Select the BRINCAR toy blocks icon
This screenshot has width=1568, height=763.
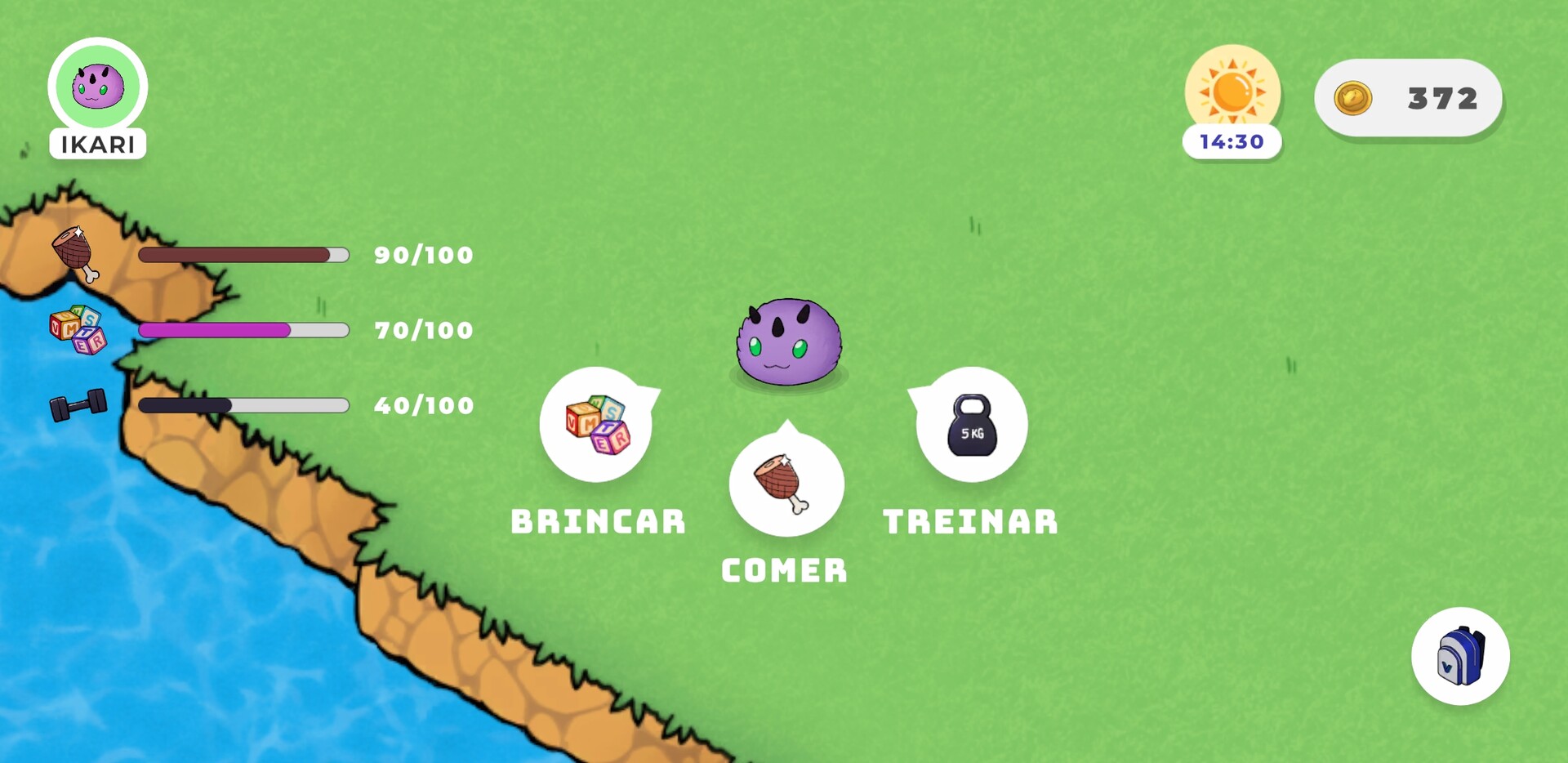(597, 423)
